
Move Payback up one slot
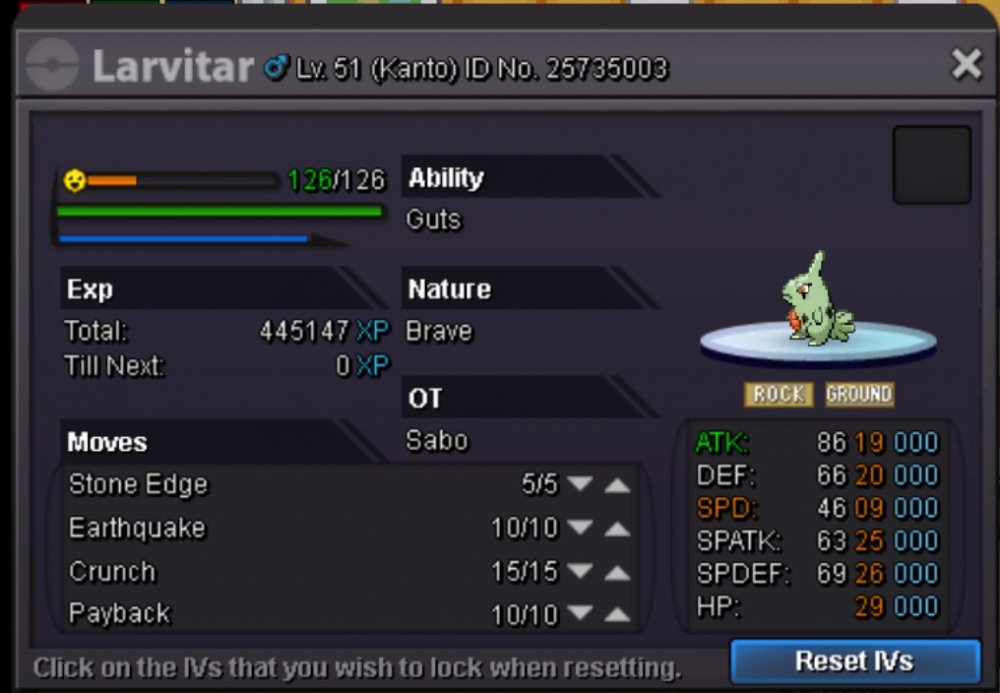pos(618,614)
